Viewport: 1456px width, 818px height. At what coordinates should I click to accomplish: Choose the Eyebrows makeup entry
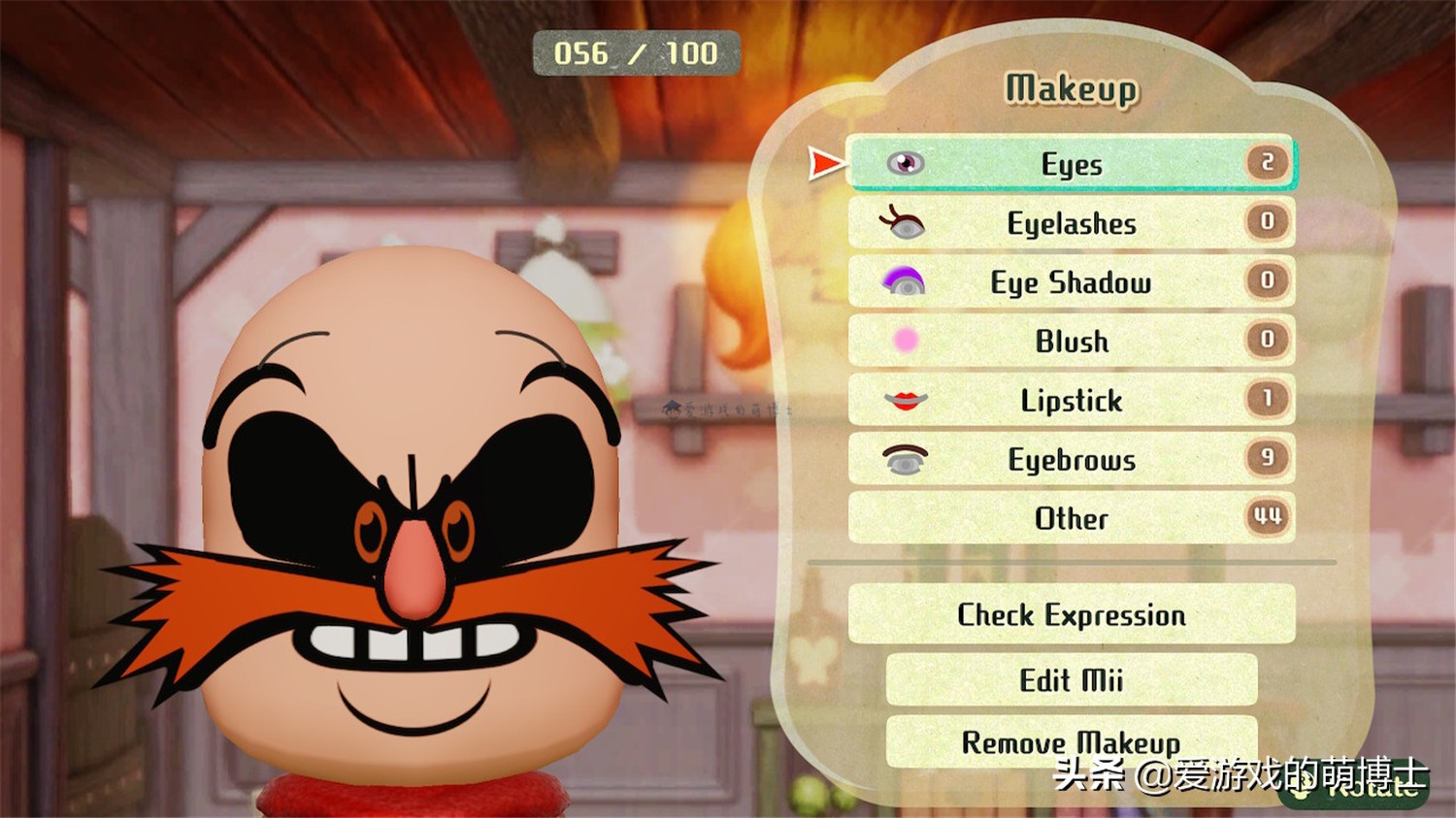[x=1071, y=459]
